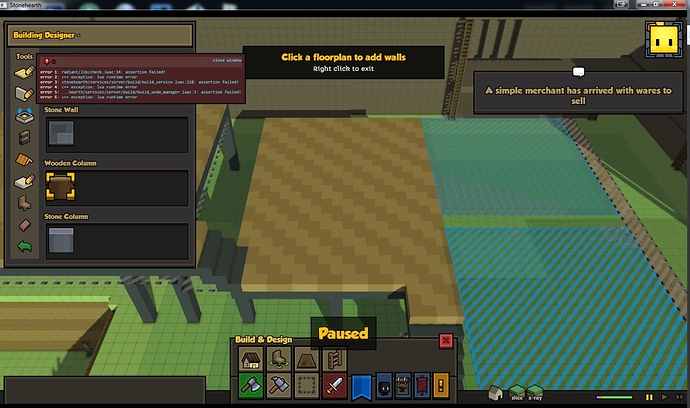
Task: Open the red sword combat menu
Action: [335, 386]
